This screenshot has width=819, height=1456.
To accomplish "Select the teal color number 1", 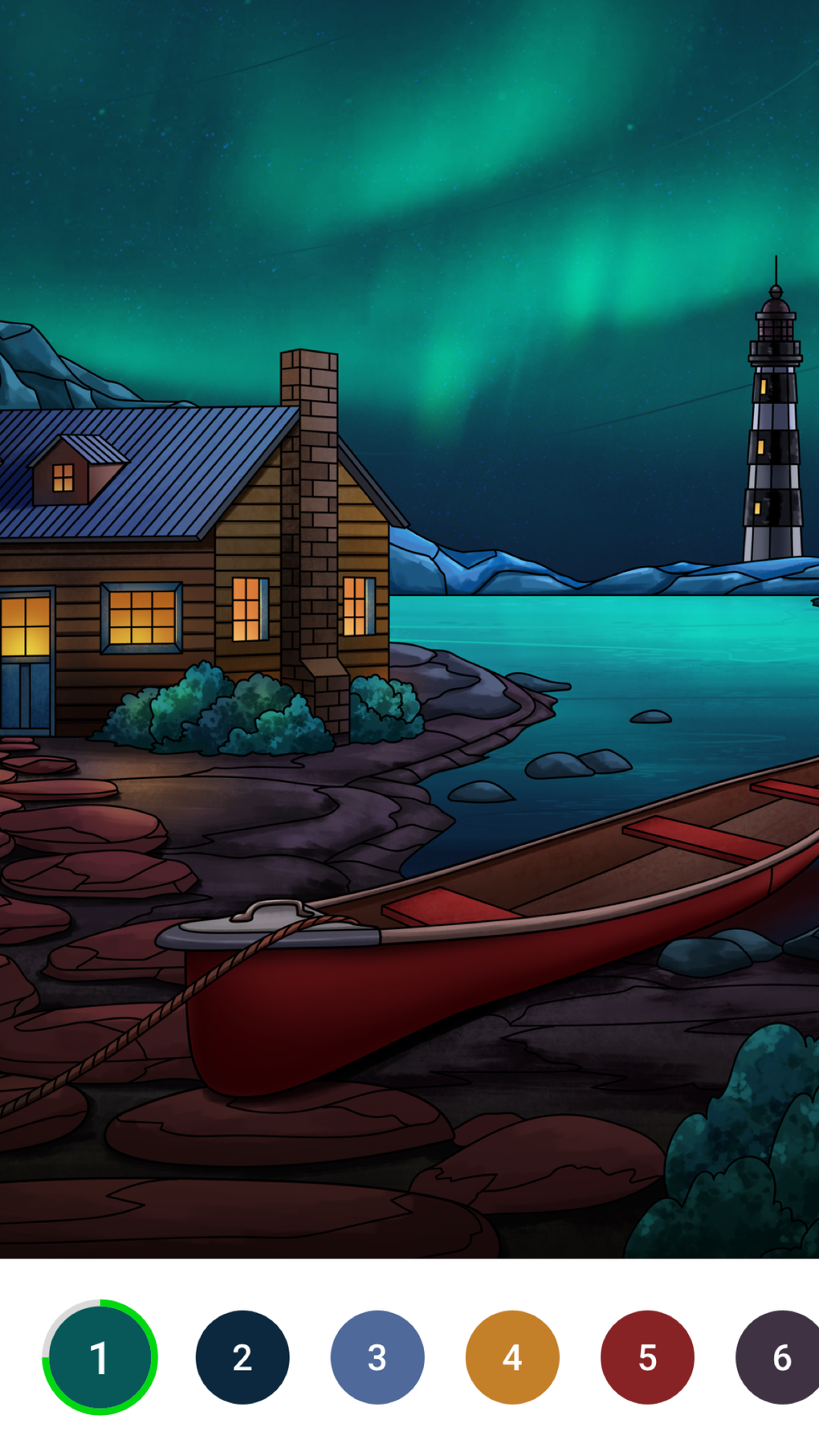I will pyautogui.click(x=100, y=1357).
